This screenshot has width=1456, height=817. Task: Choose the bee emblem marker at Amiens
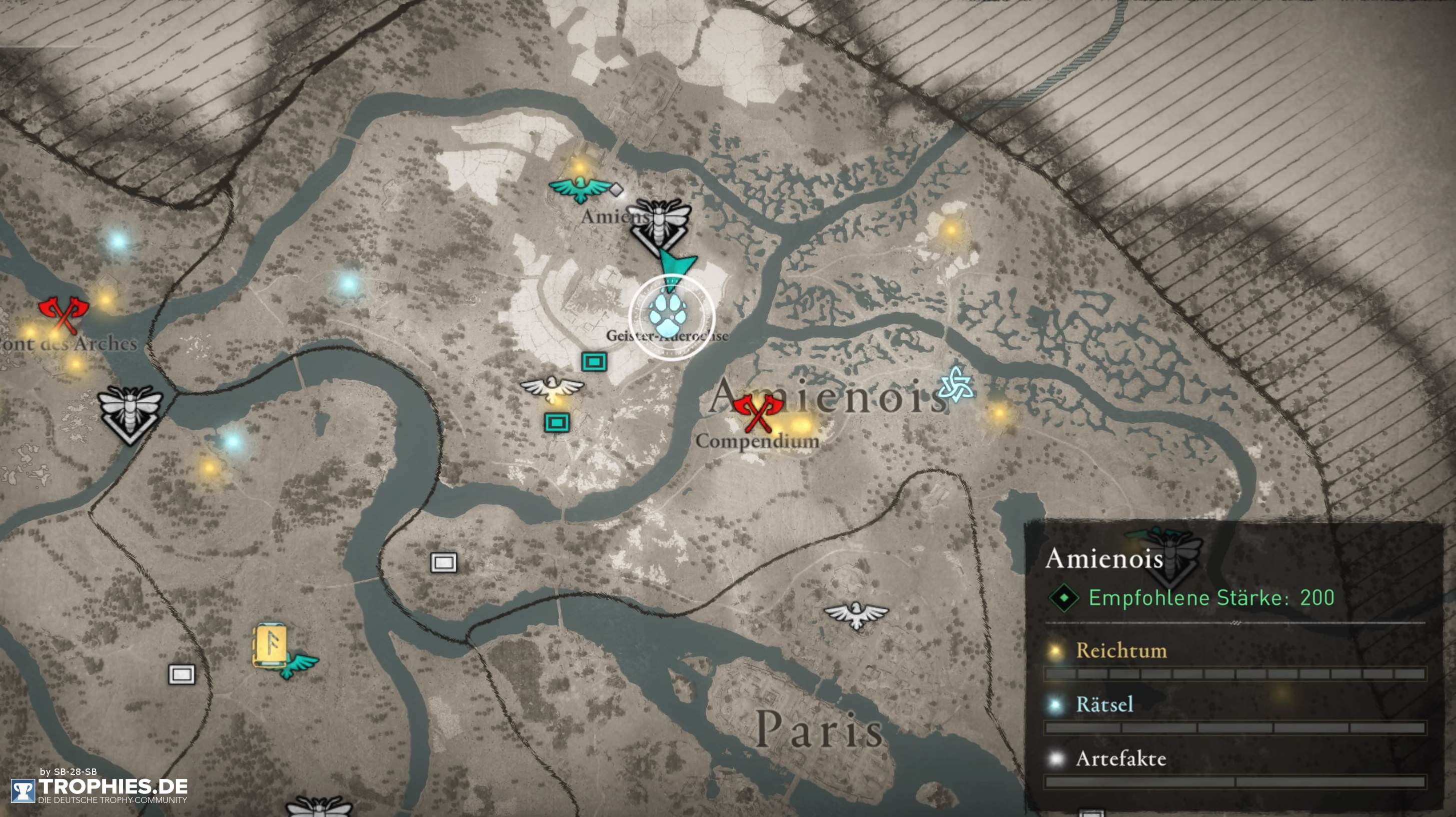point(660,225)
